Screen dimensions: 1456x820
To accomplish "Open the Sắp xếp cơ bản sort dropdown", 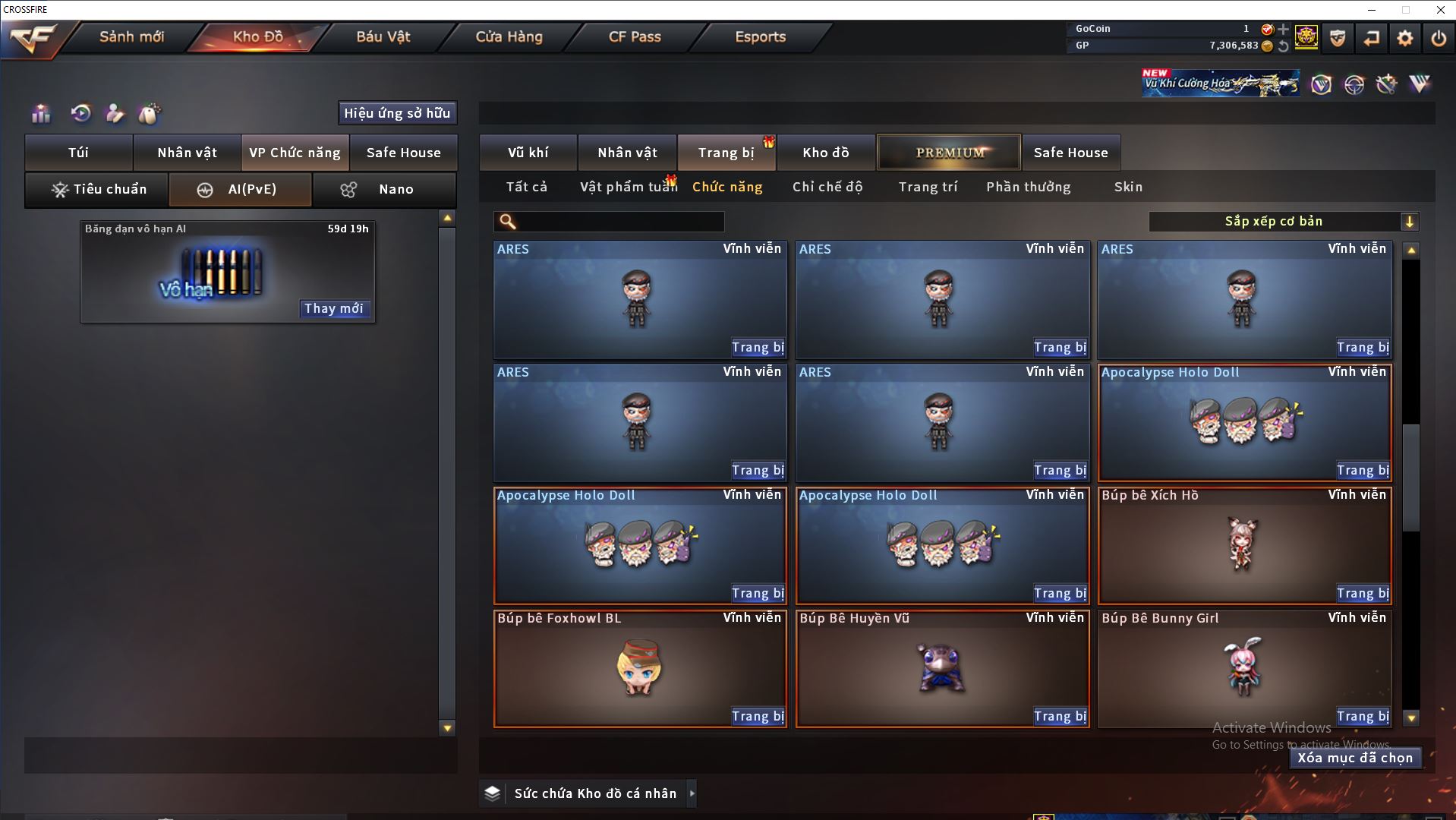I will tap(1283, 222).
